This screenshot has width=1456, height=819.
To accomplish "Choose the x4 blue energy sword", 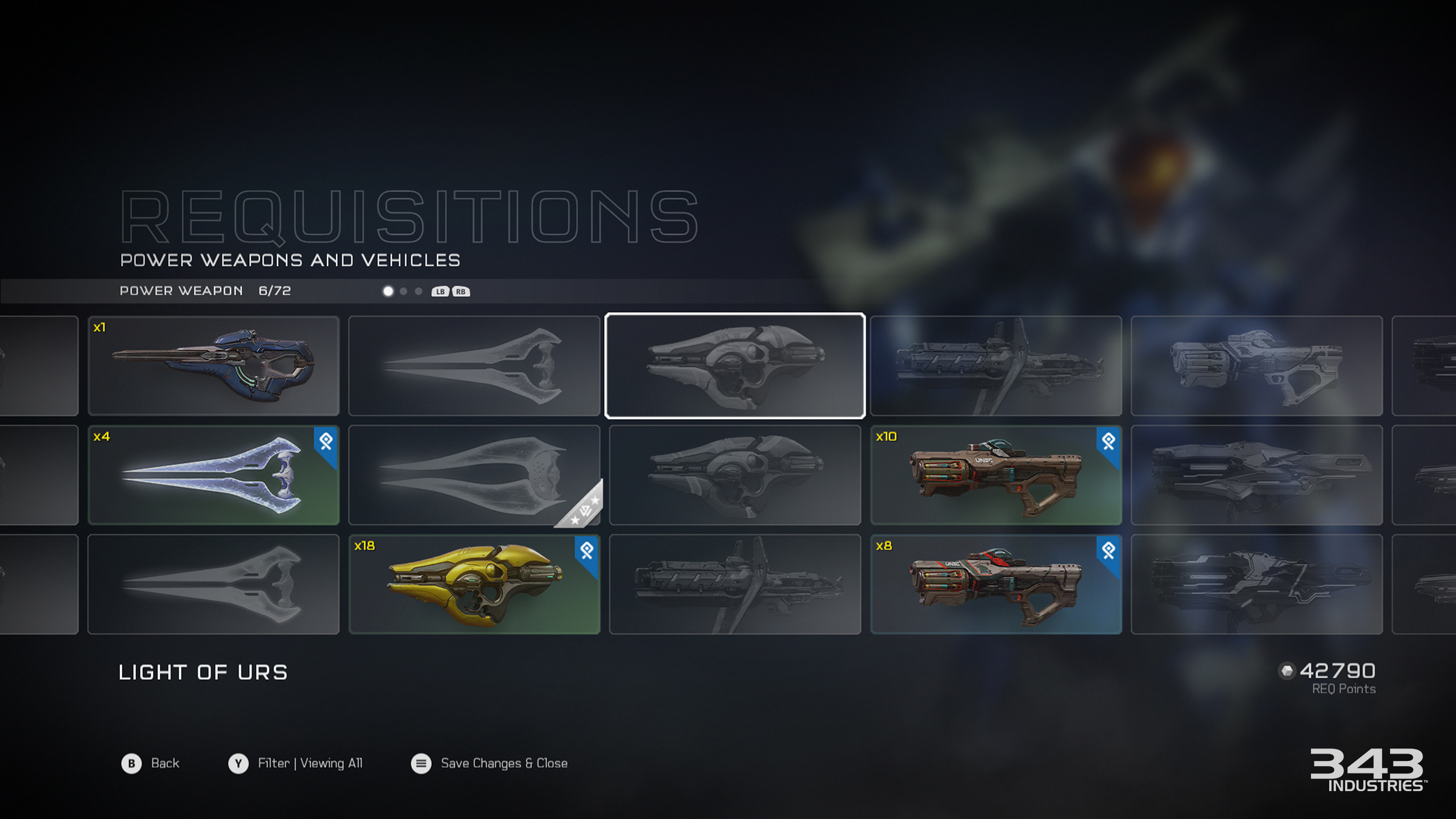I will click(x=213, y=475).
